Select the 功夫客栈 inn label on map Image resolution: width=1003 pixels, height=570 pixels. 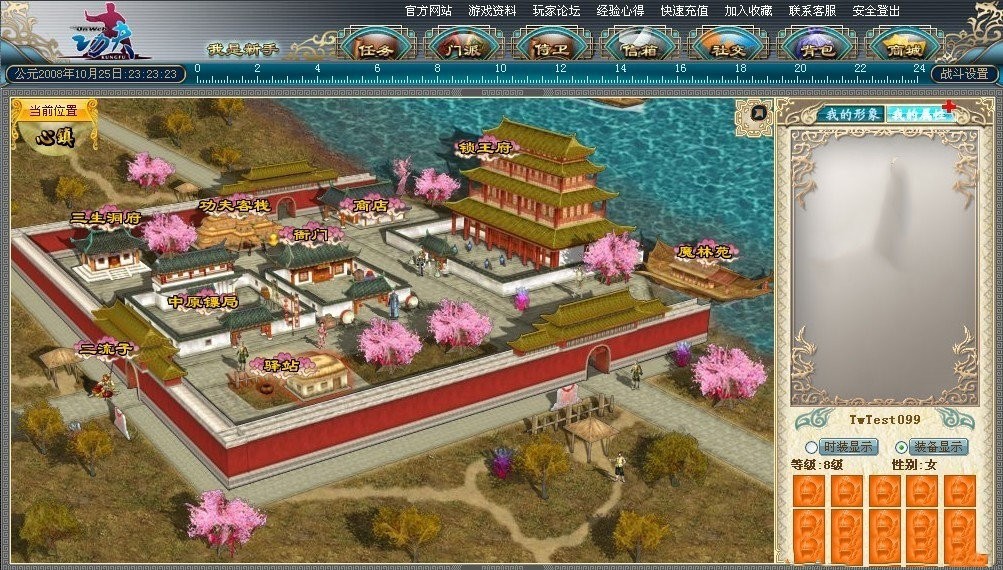(x=234, y=205)
